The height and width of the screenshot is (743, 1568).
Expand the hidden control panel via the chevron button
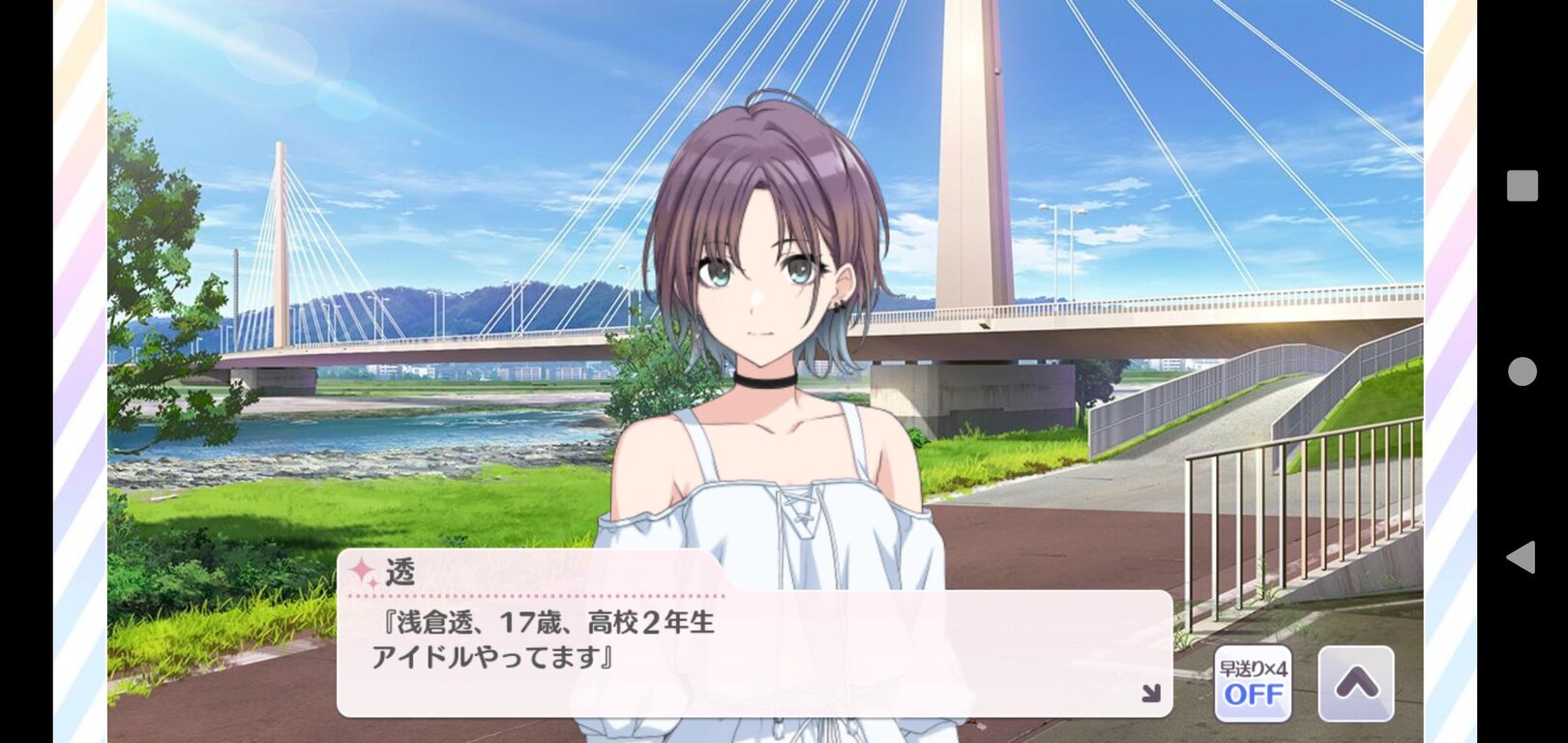pyautogui.click(x=1354, y=684)
